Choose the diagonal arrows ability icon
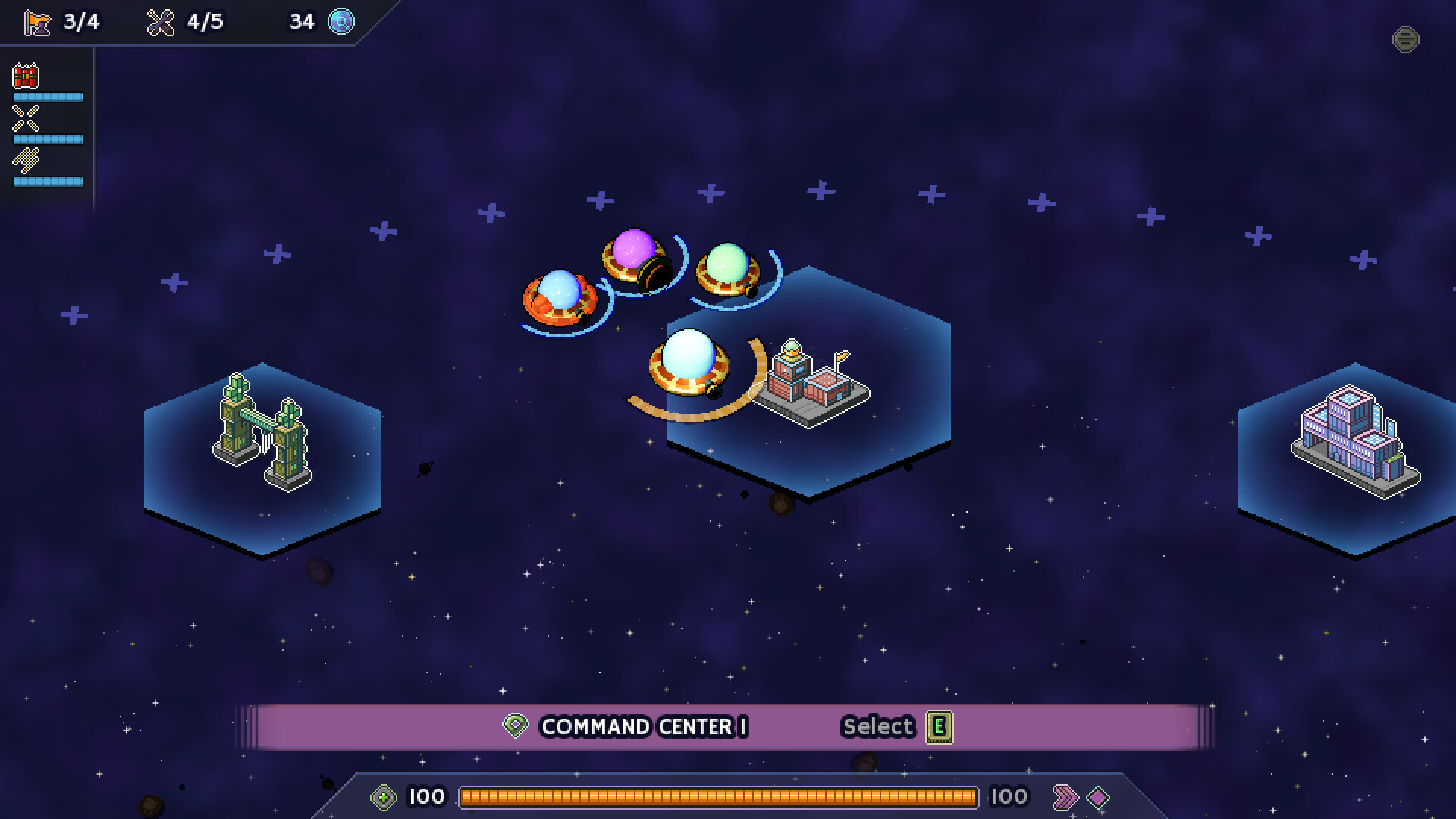 pos(25,161)
